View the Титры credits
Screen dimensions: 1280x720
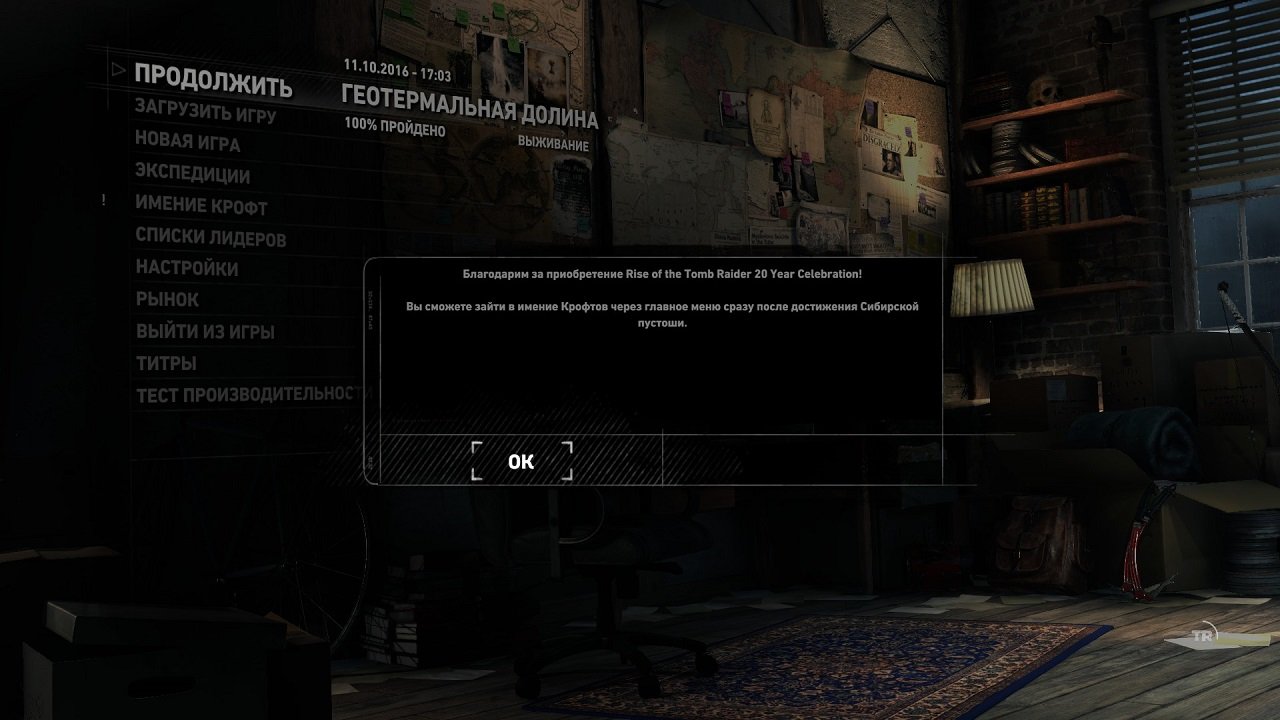click(166, 363)
